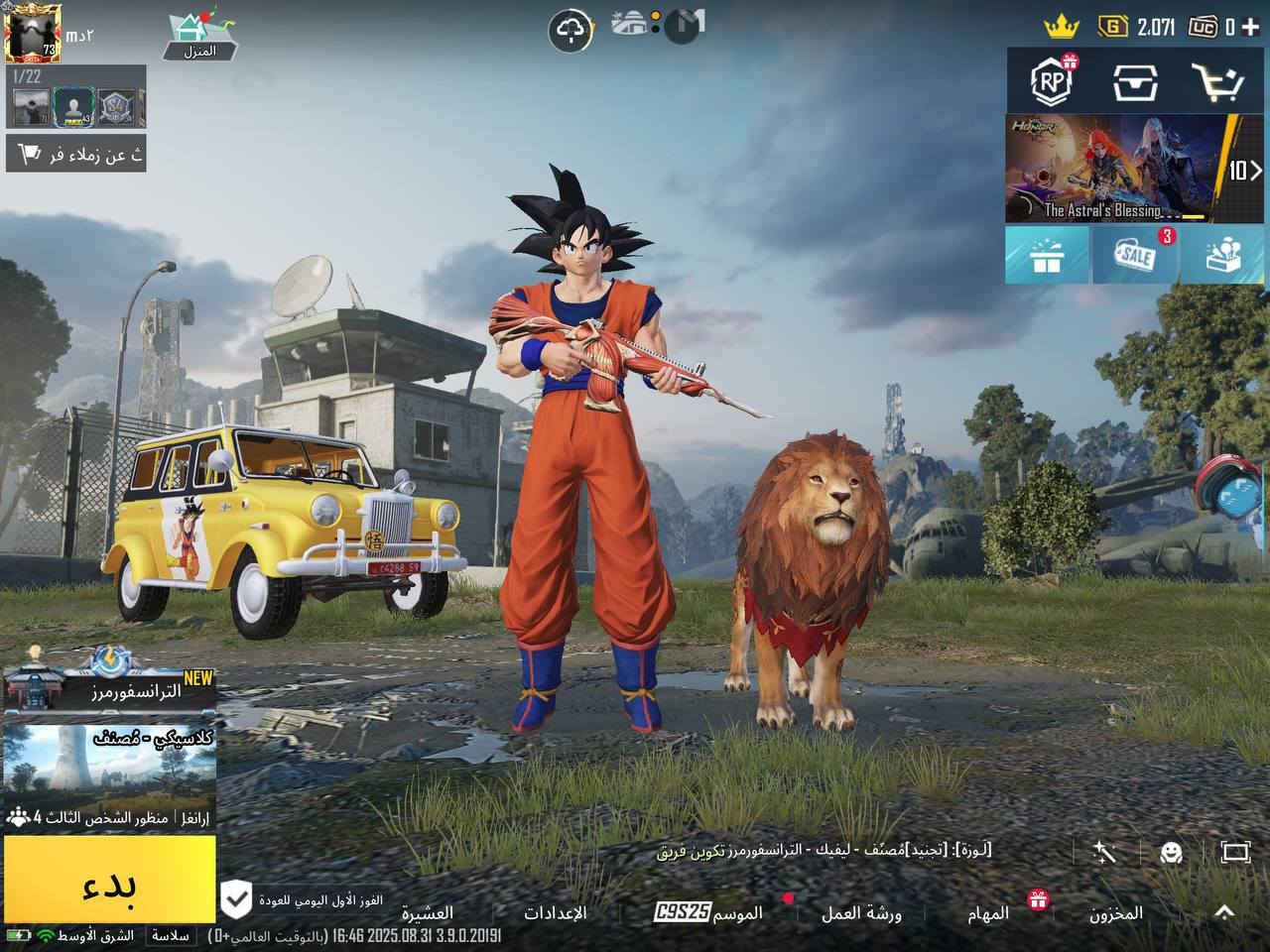Screen dimensions: 1270x952
Task: Add UC with the plus button
Action: [x=1249, y=27]
